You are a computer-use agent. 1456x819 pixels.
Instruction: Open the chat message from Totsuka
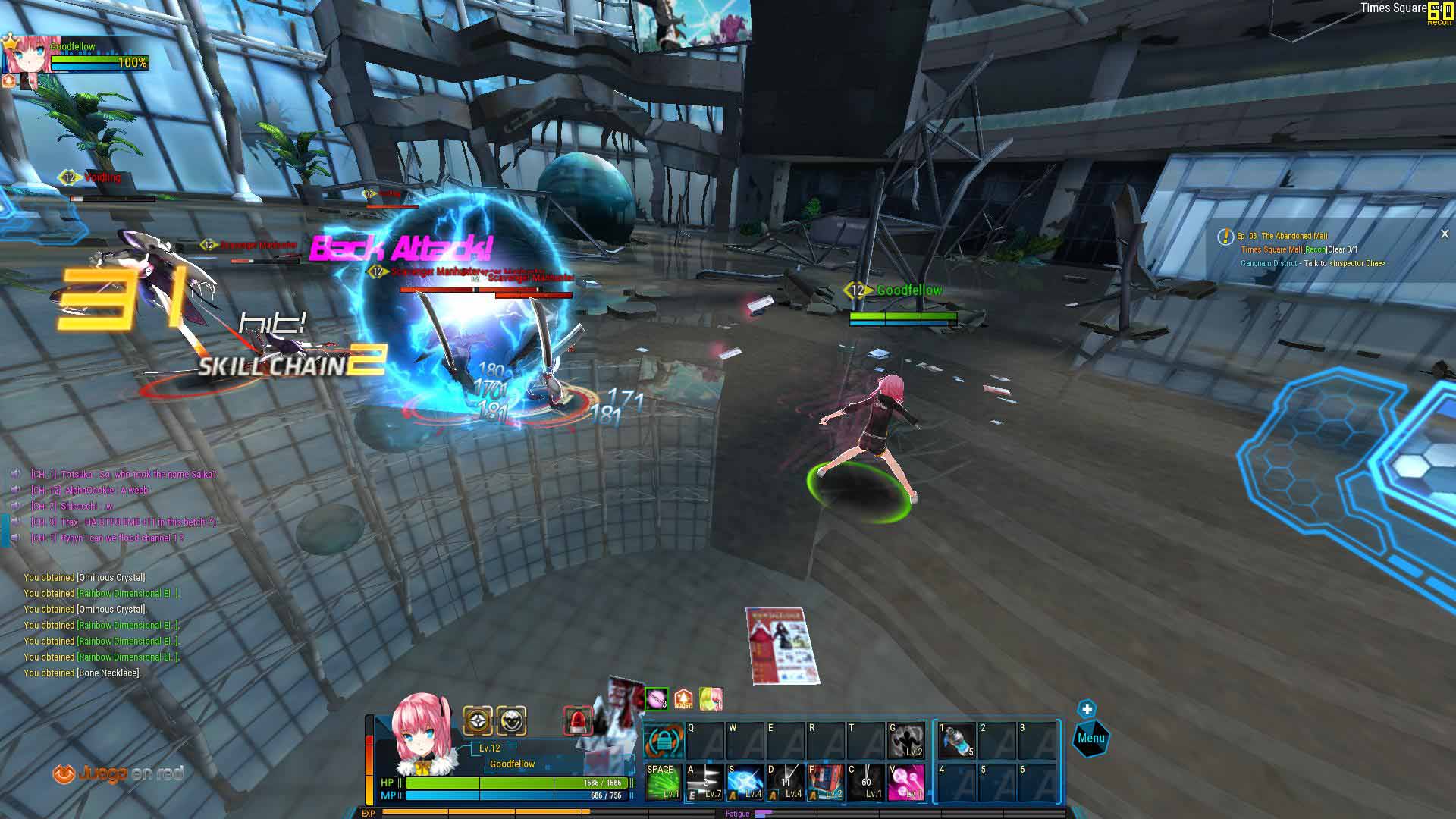[x=123, y=475]
